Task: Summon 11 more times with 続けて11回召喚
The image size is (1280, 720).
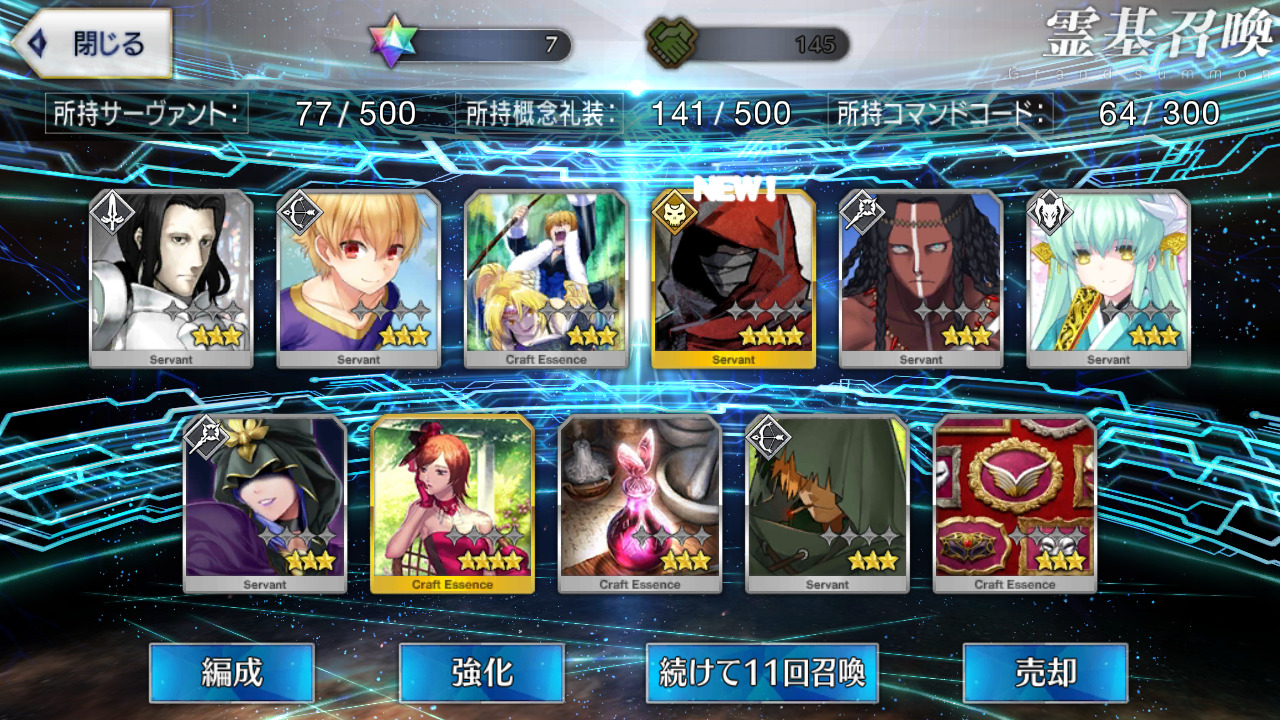Action: [x=762, y=673]
